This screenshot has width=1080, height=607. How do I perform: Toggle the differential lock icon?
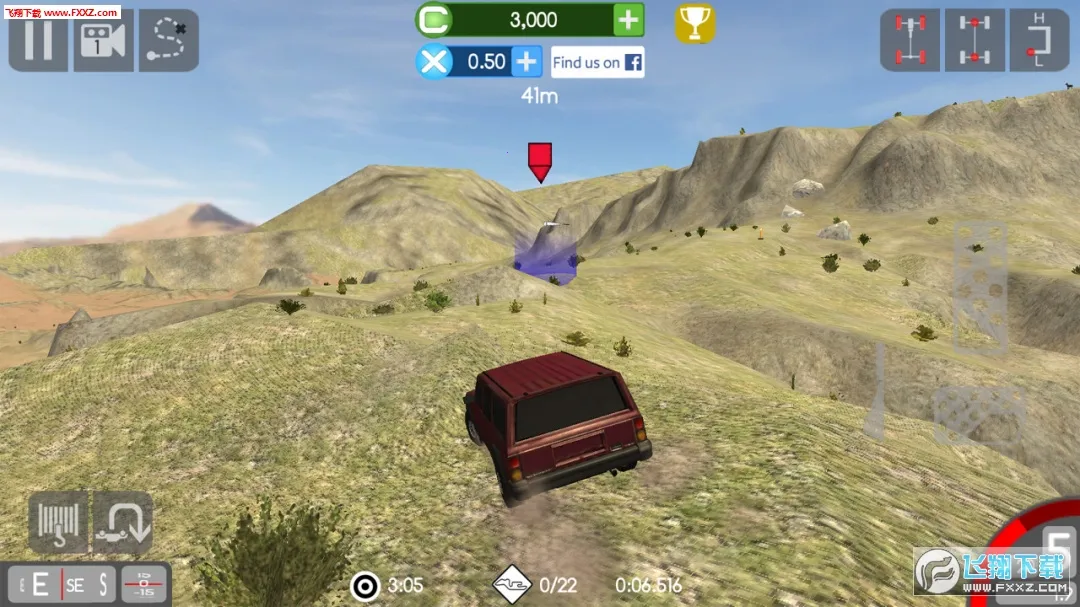coord(975,40)
